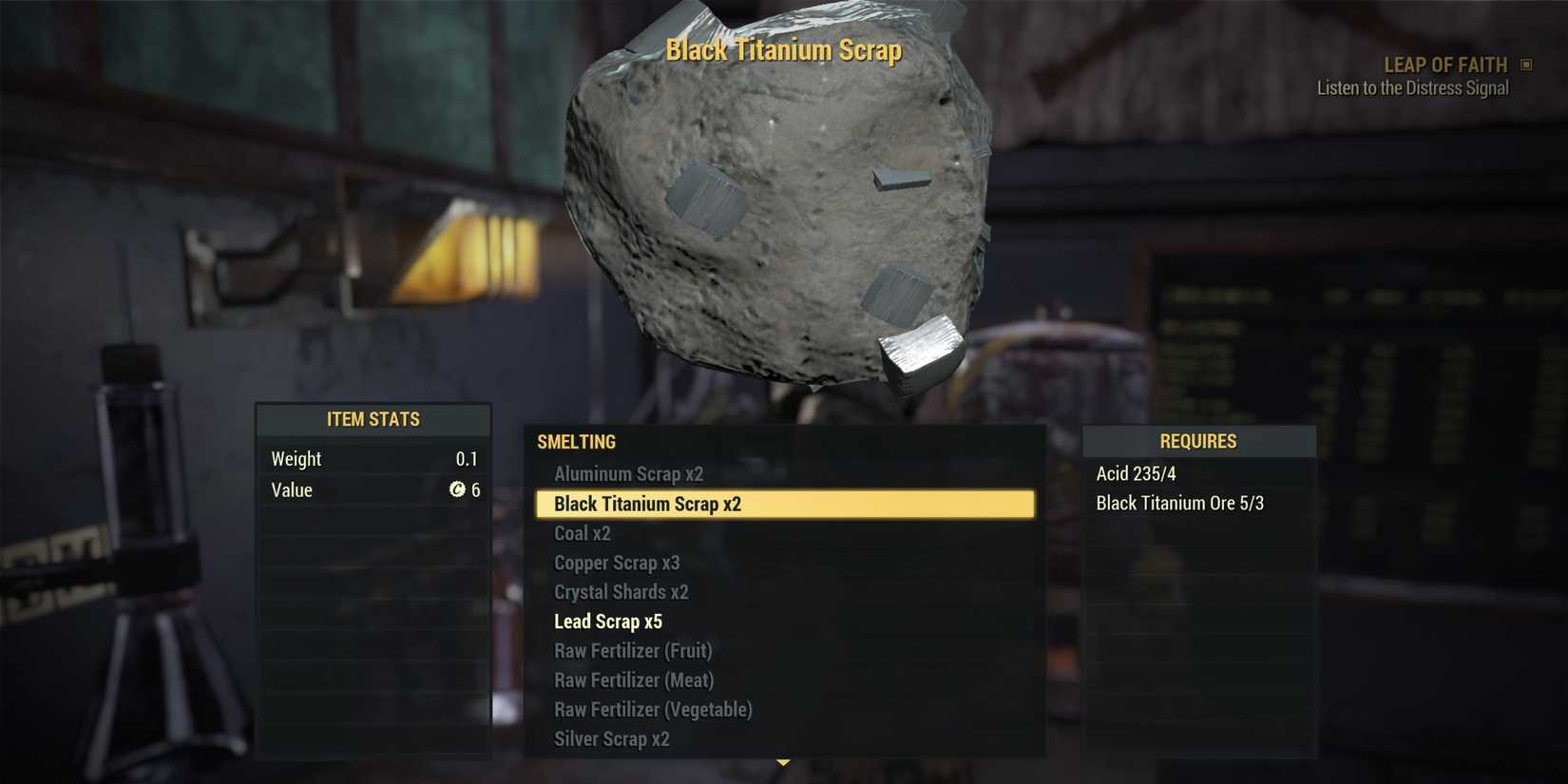Click Listen to the Distress Signal objective
The width and height of the screenshot is (1568, 784).
[1412, 87]
